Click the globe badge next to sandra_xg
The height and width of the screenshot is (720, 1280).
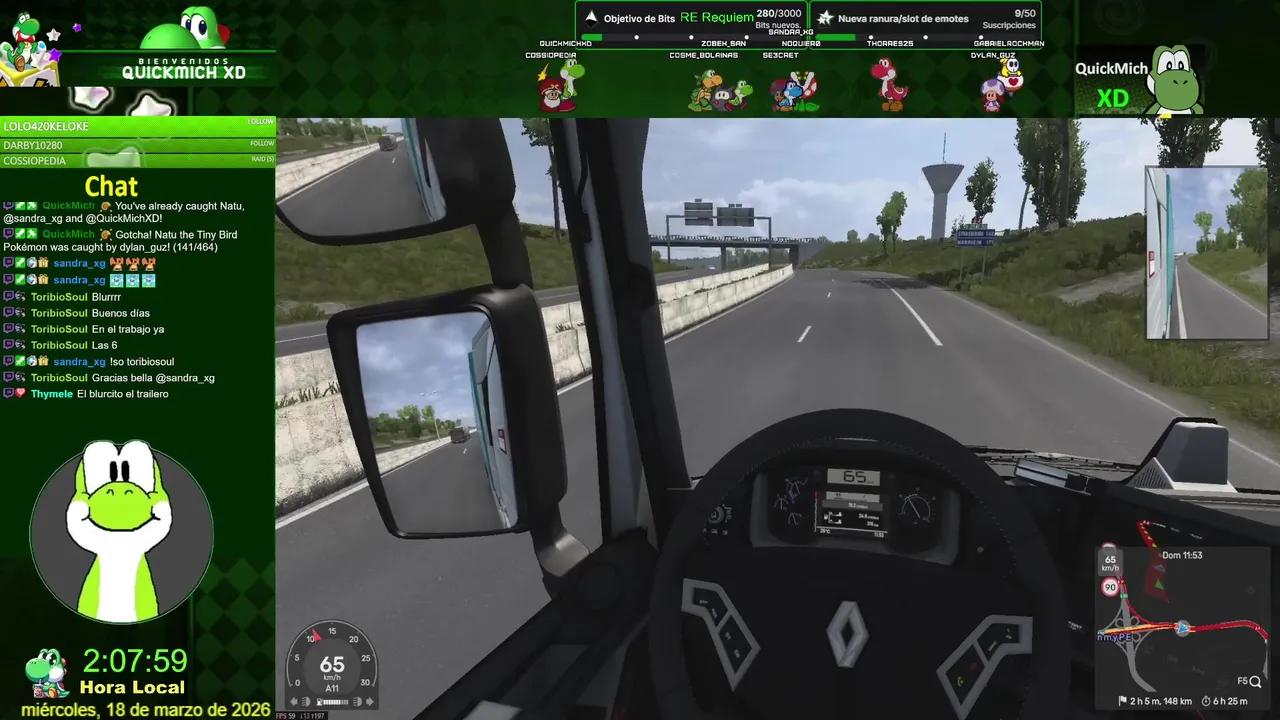(x=31, y=263)
